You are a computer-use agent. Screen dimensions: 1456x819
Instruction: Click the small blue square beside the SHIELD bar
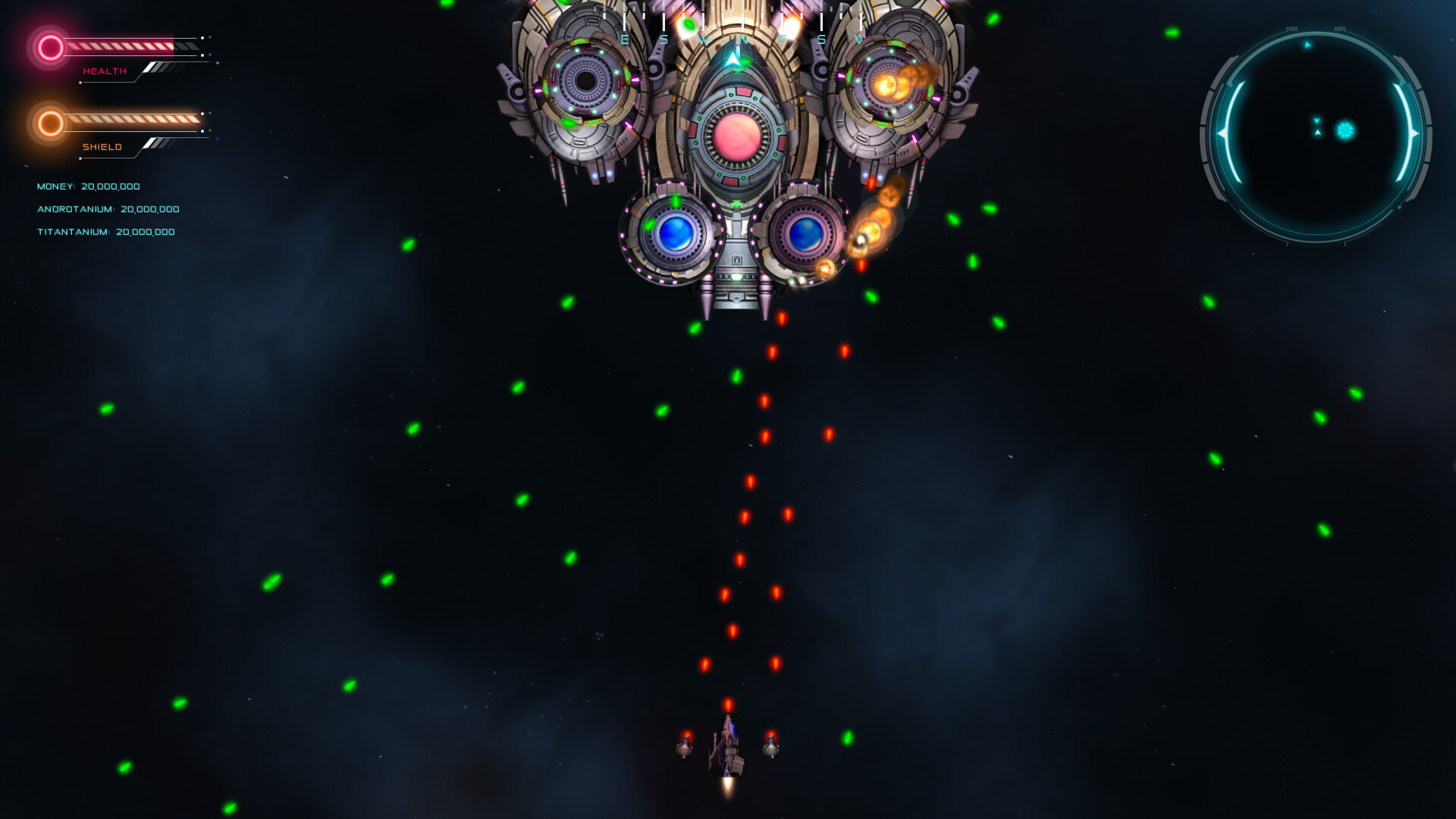click(x=218, y=139)
